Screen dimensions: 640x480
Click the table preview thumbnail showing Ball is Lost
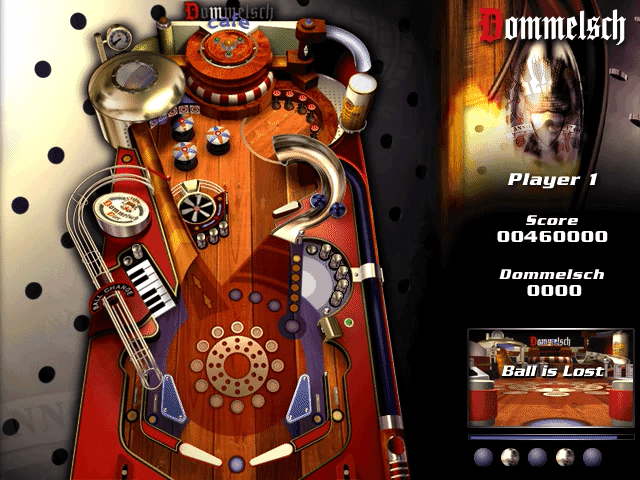point(552,378)
